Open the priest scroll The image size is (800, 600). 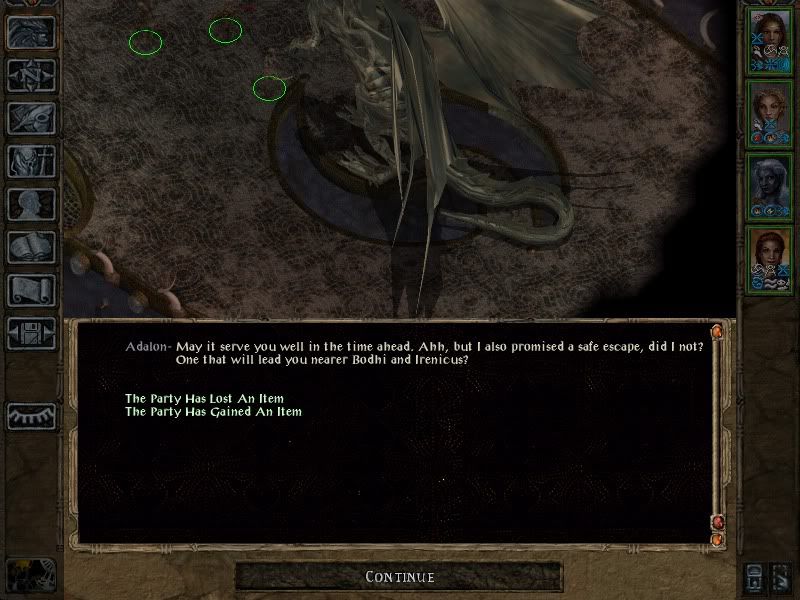[30, 290]
